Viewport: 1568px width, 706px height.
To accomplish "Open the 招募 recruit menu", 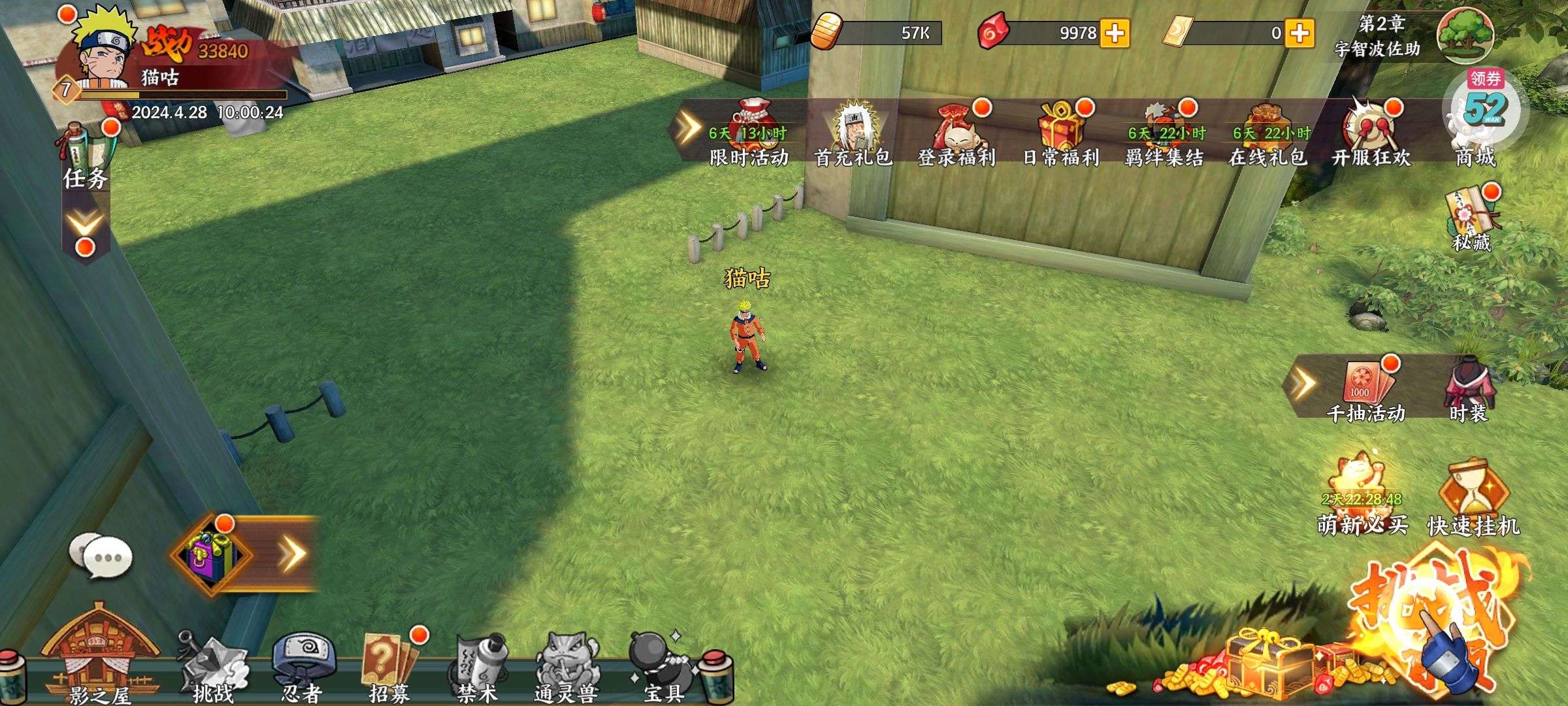I will tap(389, 667).
